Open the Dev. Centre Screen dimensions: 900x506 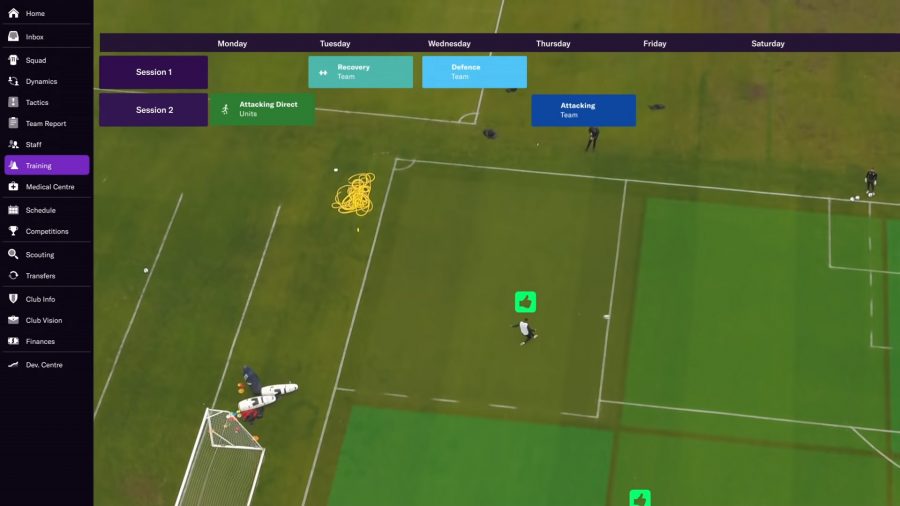point(44,365)
